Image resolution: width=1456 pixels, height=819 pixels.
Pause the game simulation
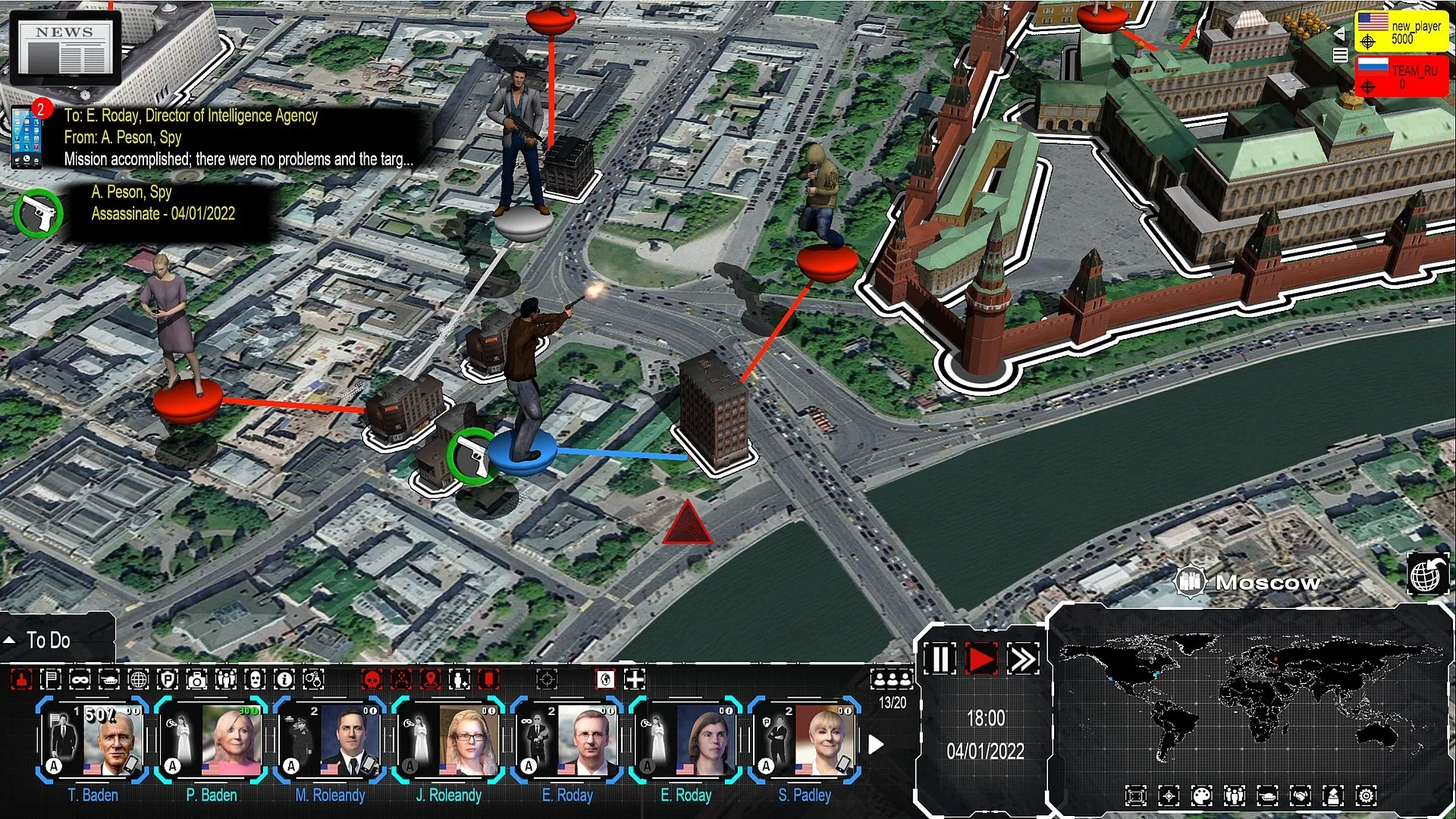[940, 659]
